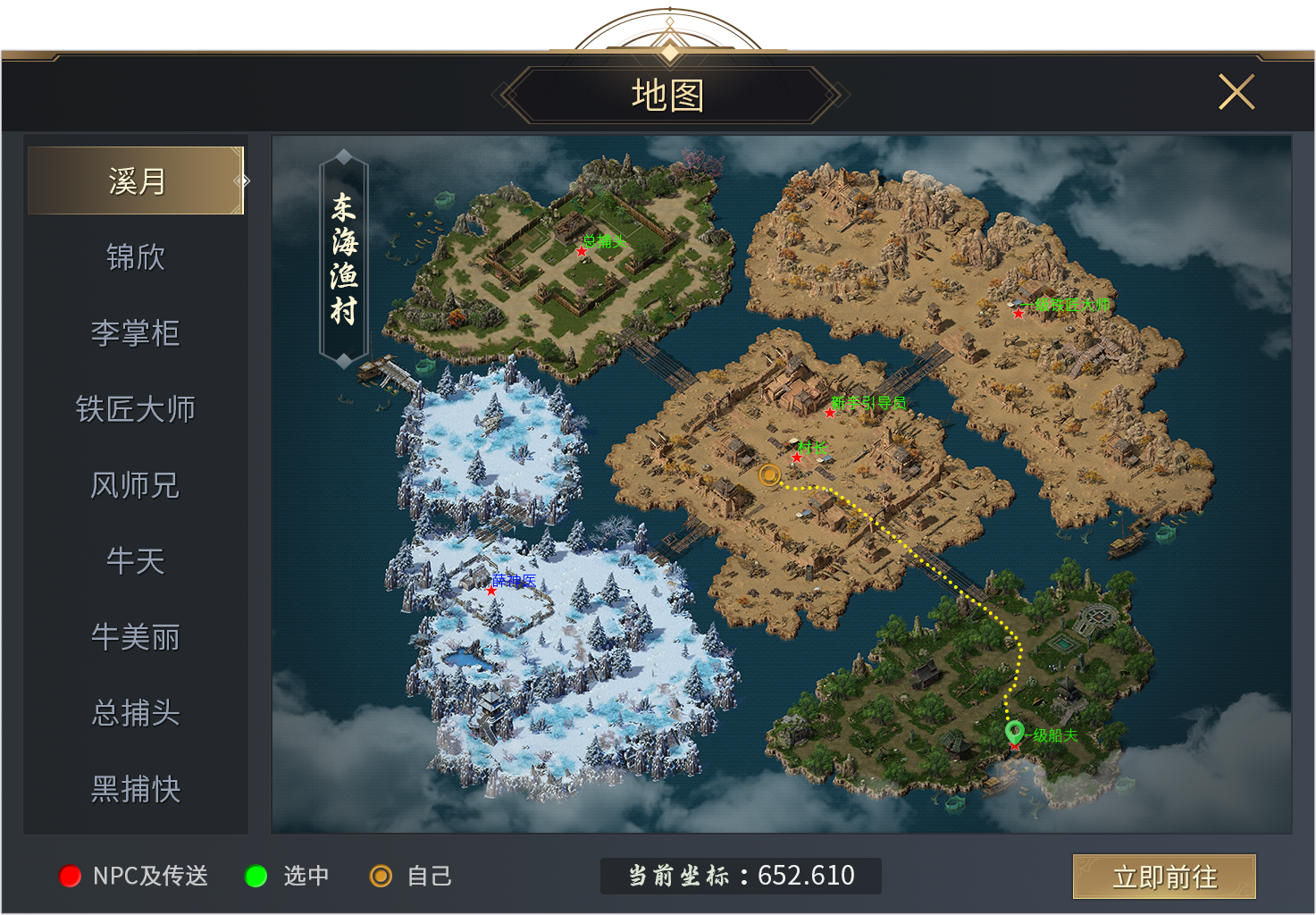Select 李掌柜 in the left list
The height and width of the screenshot is (915, 1316).
coord(136,333)
